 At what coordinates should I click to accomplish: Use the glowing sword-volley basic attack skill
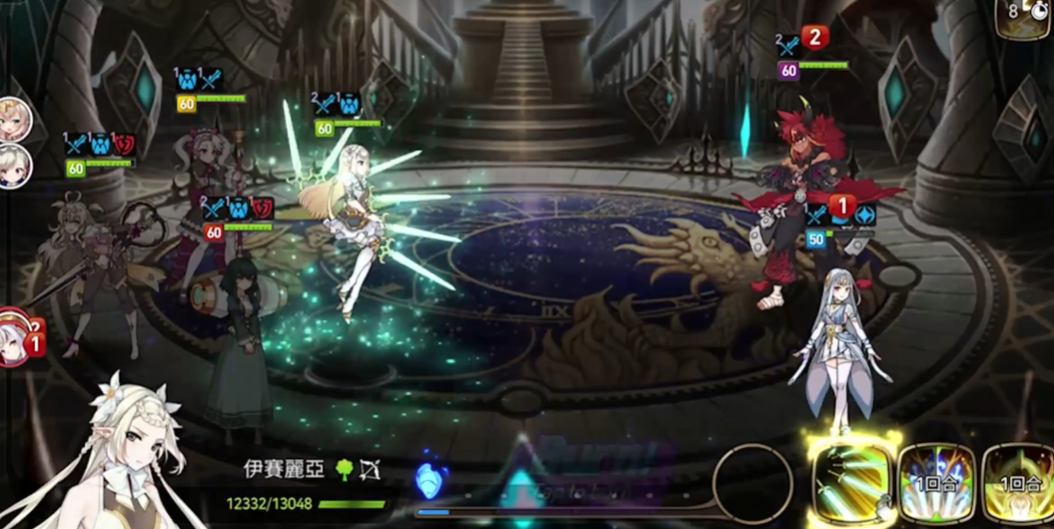(x=851, y=481)
